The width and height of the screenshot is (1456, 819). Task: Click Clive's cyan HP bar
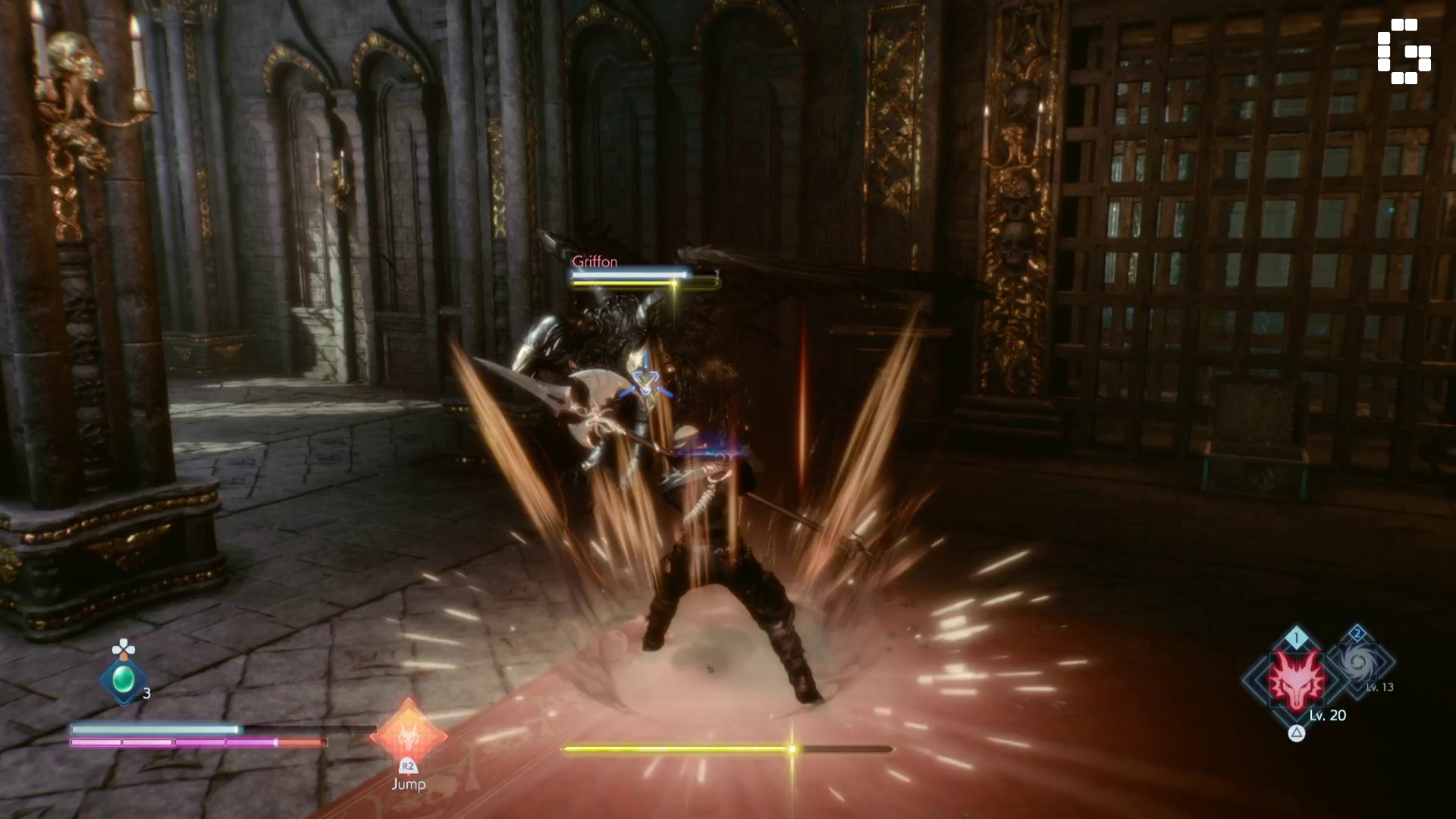[152, 728]
